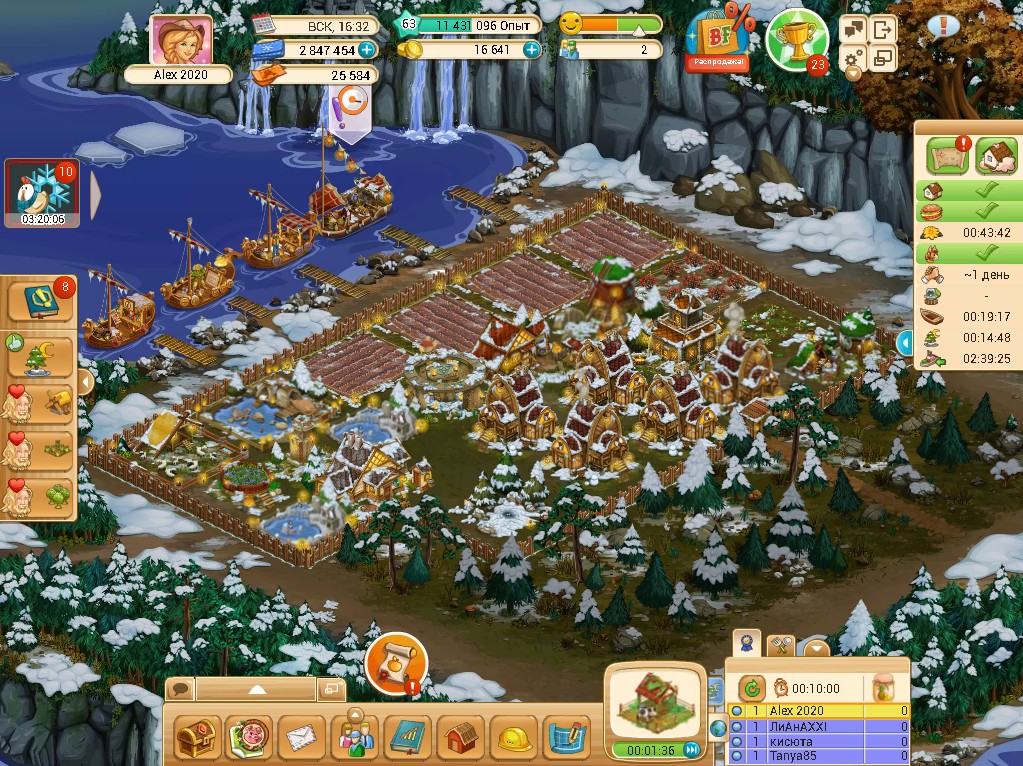Open the Black Friday sale offer

pos(716,40)
